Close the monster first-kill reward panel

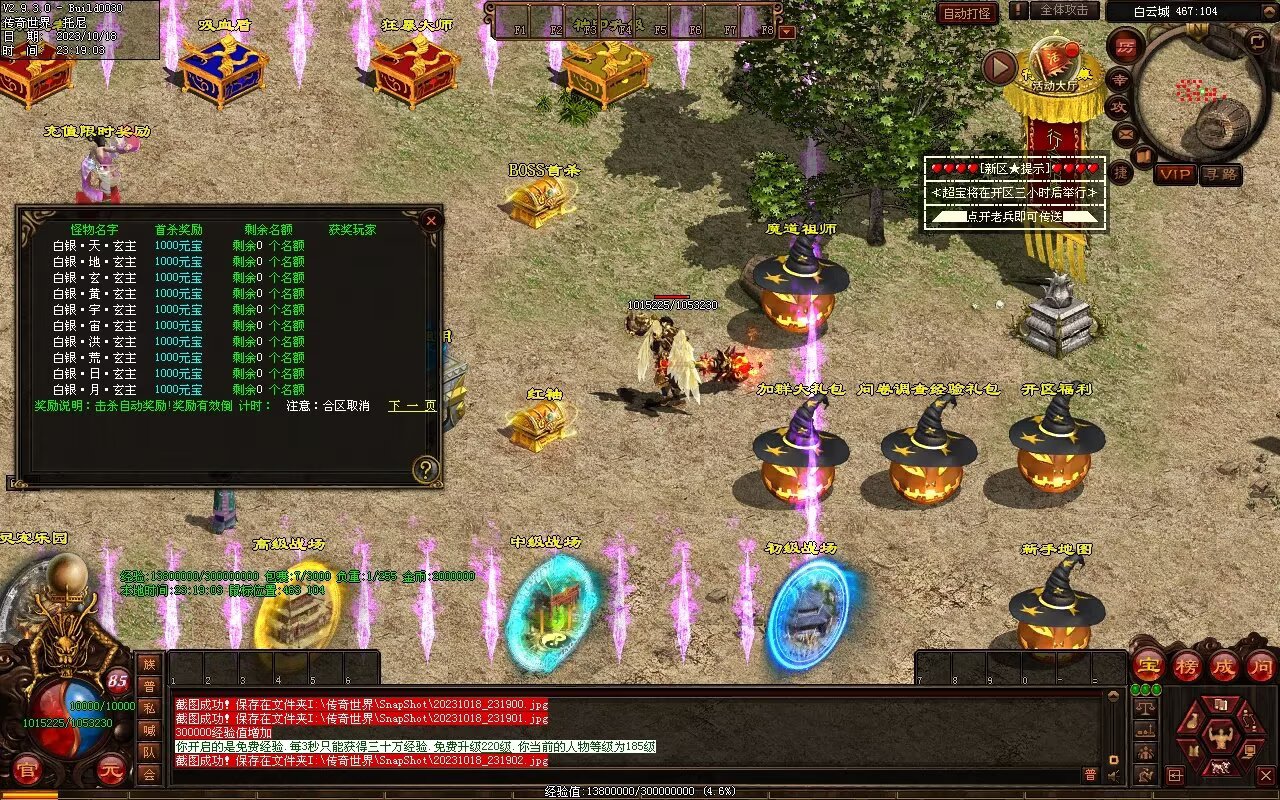(x=431, y=220)
